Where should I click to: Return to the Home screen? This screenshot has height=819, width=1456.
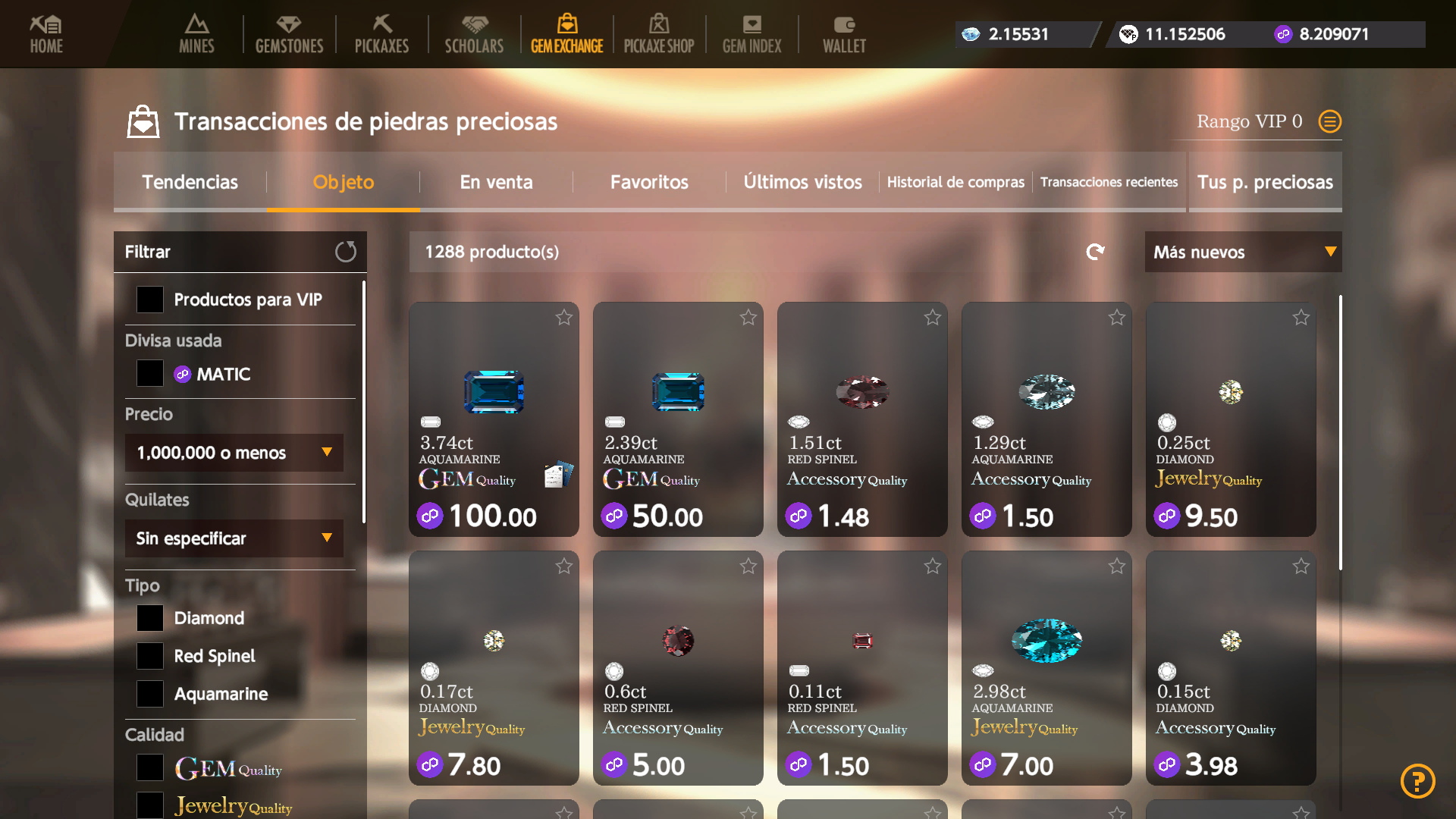point(46,34)
